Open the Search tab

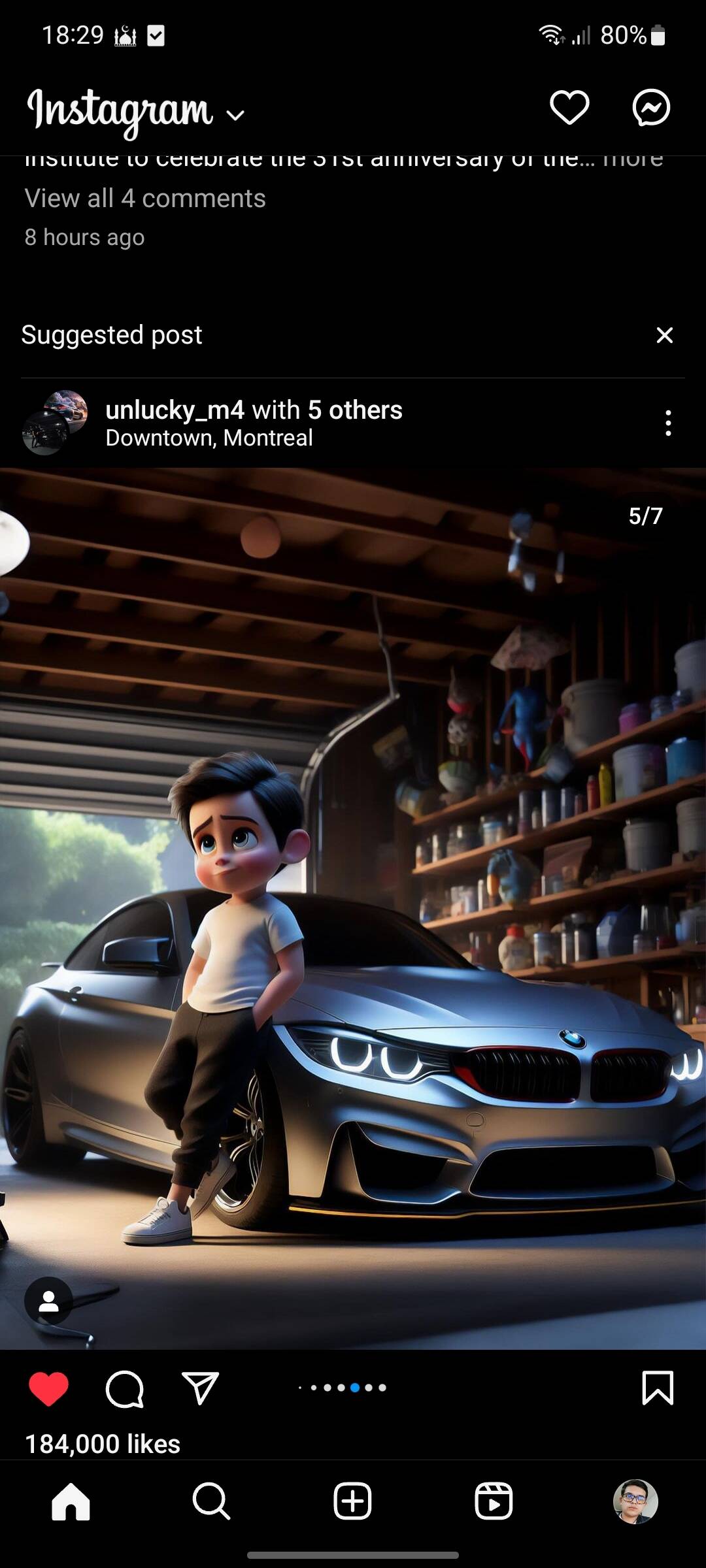point(211,1501)
